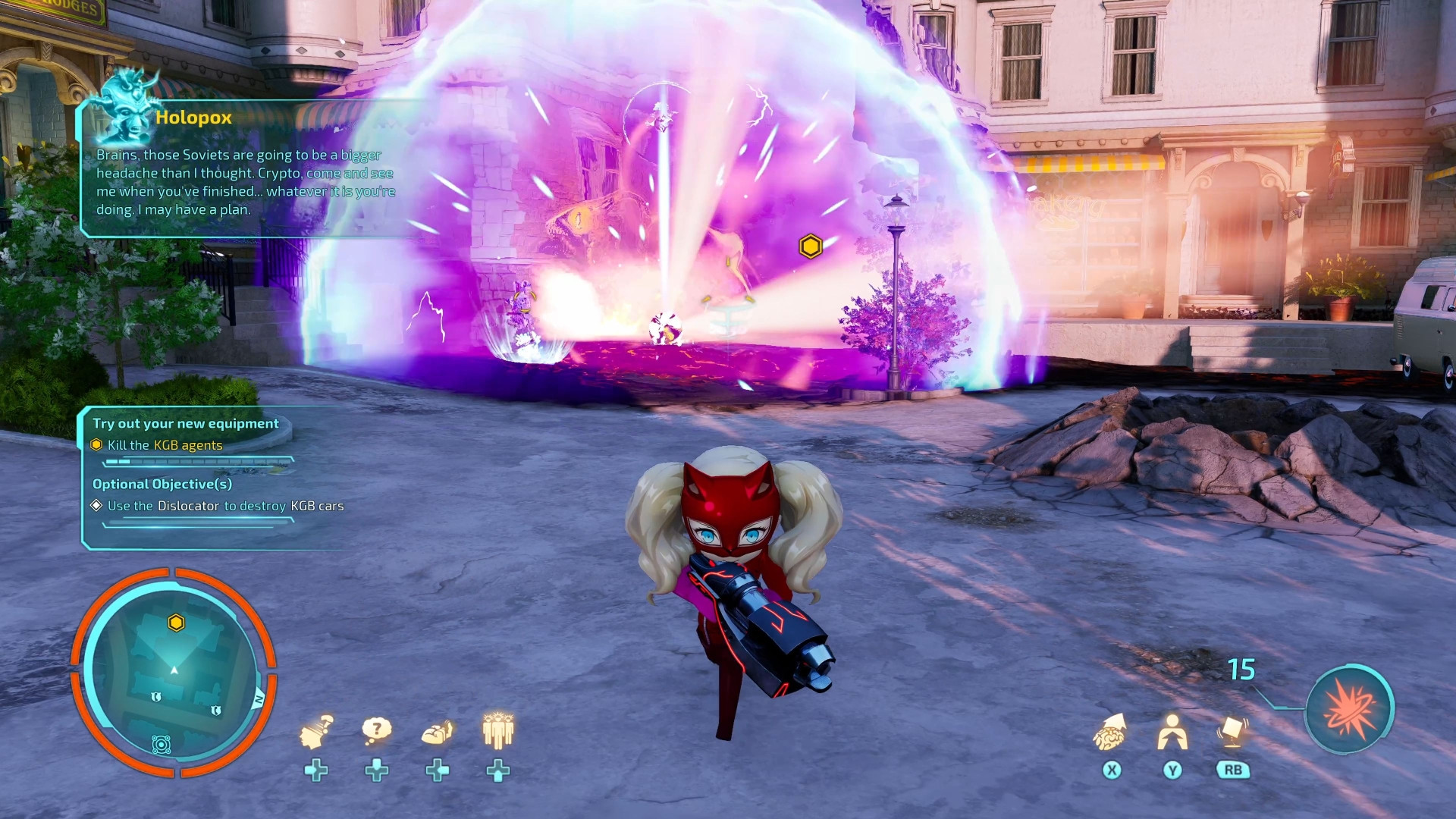
Task: Click the Body Snatch Y-button ability icon
Action: (x=1172, y=732)
